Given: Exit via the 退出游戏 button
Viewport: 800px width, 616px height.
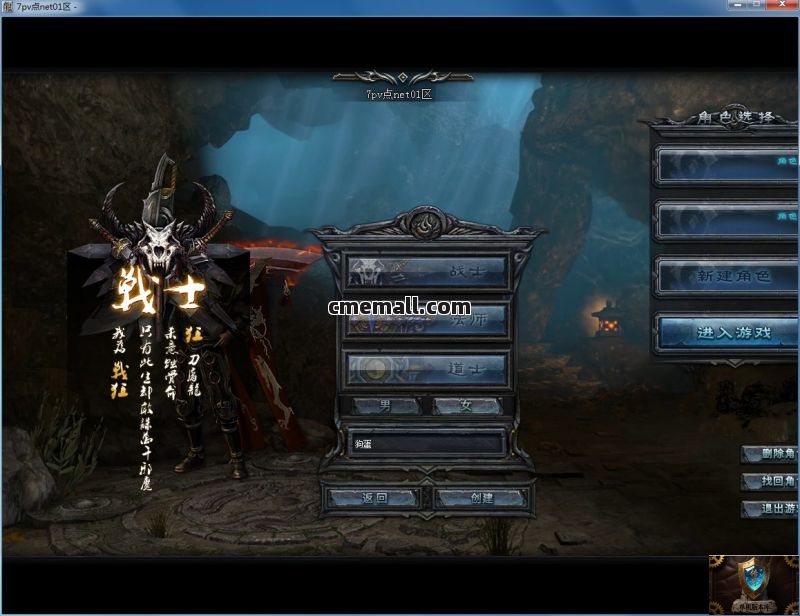Looking at the screenshot, I should click(771, 509).
